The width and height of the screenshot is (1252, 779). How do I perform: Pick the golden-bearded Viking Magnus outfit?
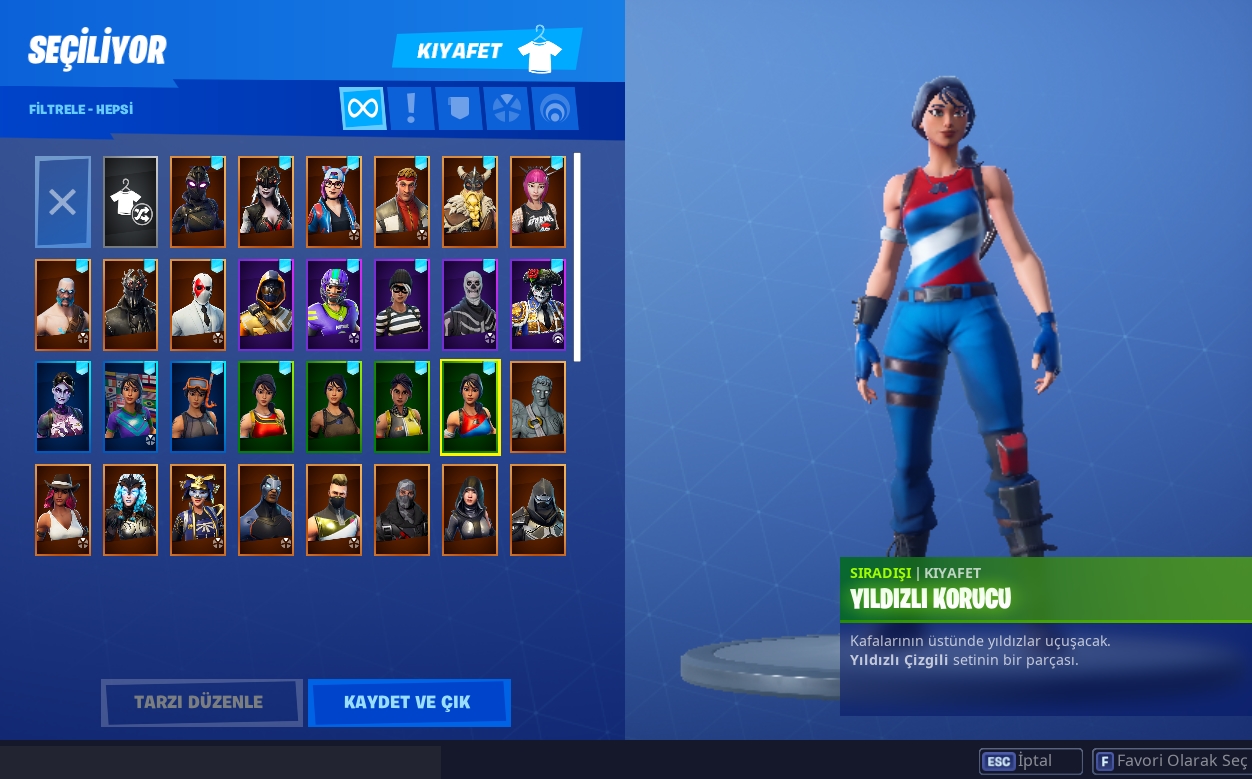(x=470, y=202)
